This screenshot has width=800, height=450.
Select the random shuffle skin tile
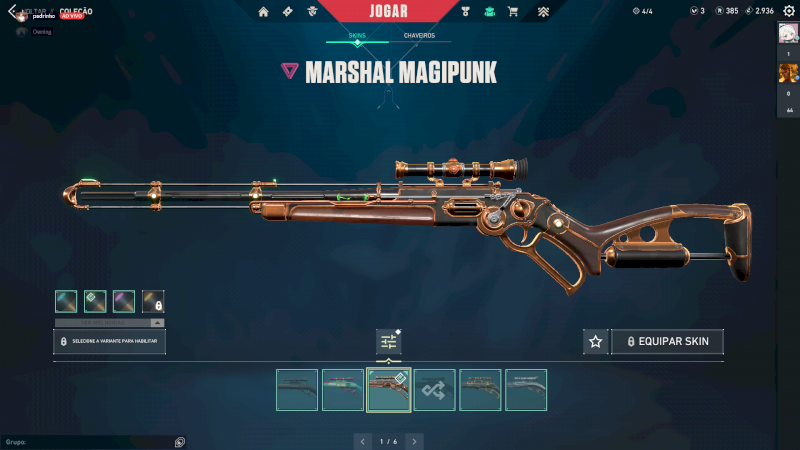pos(435,390)
